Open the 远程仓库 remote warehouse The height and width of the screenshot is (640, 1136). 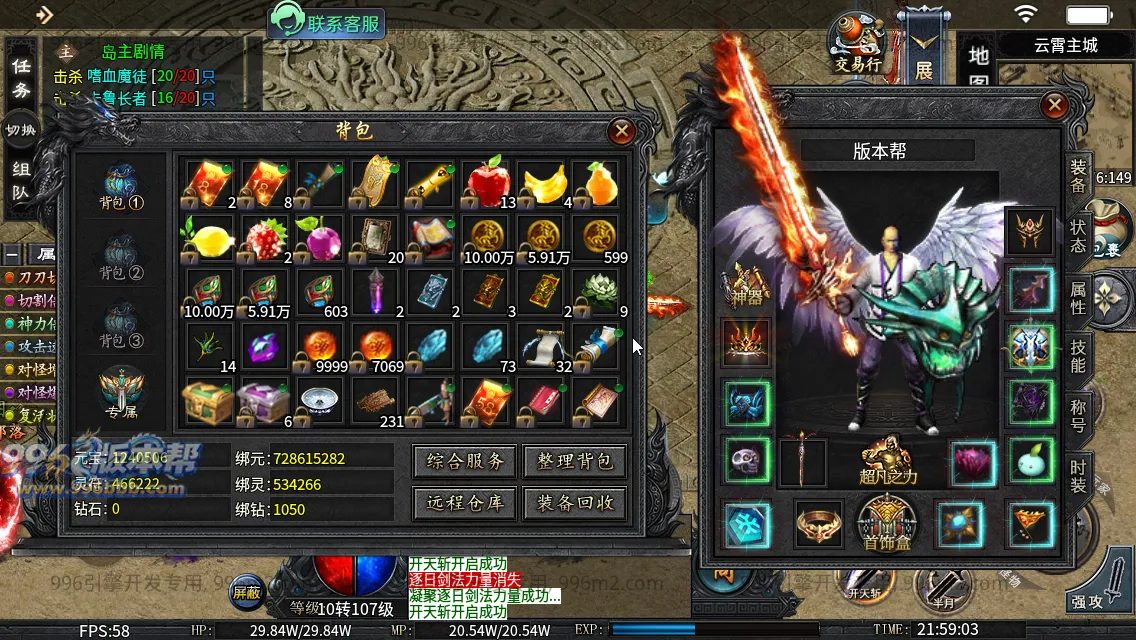click(465, 503)
